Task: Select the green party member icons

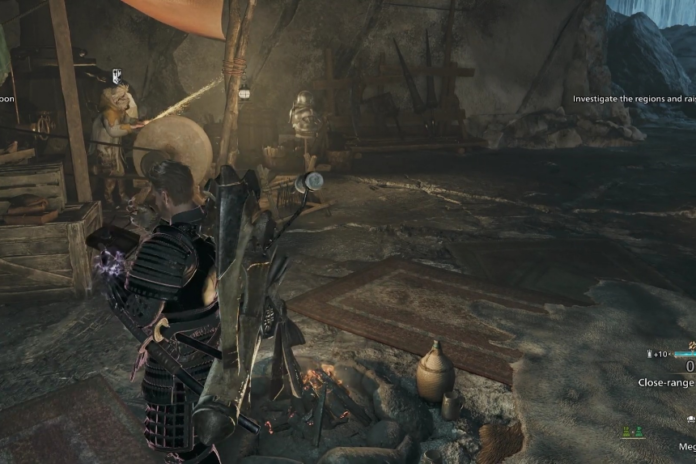Action: (x=632, y=432)
